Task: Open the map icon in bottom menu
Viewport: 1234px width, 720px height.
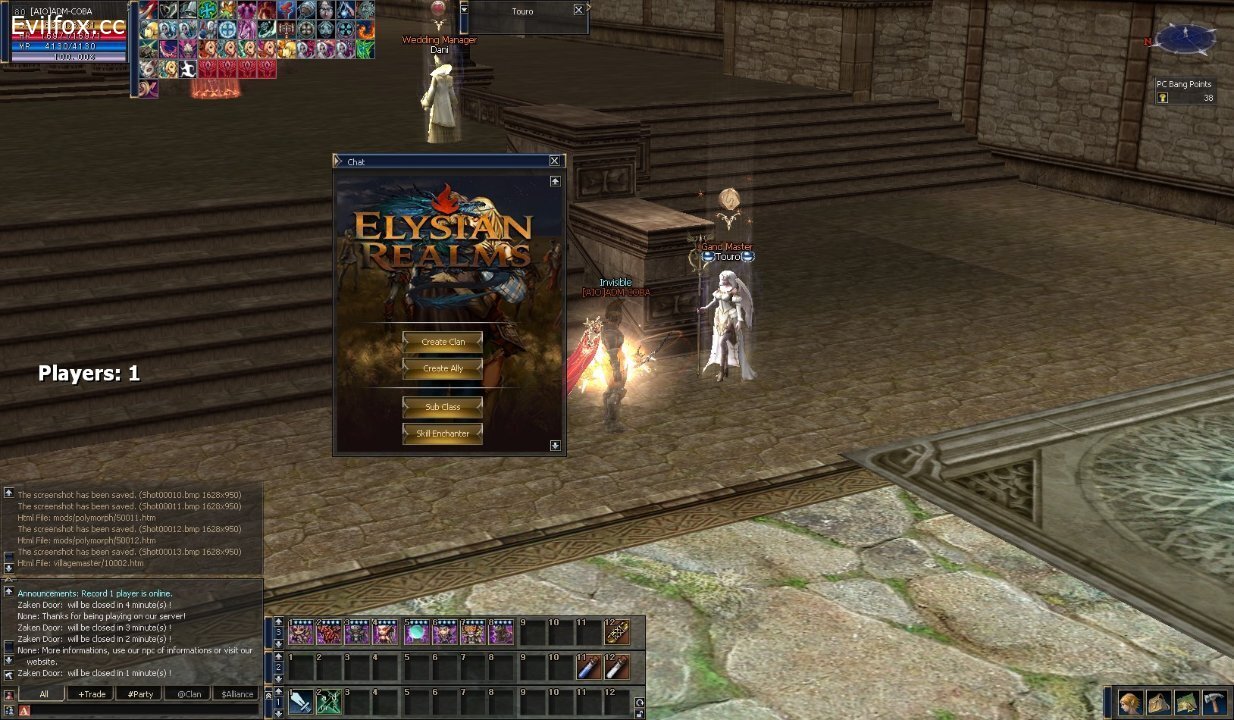Action: tap(1186, 702)
